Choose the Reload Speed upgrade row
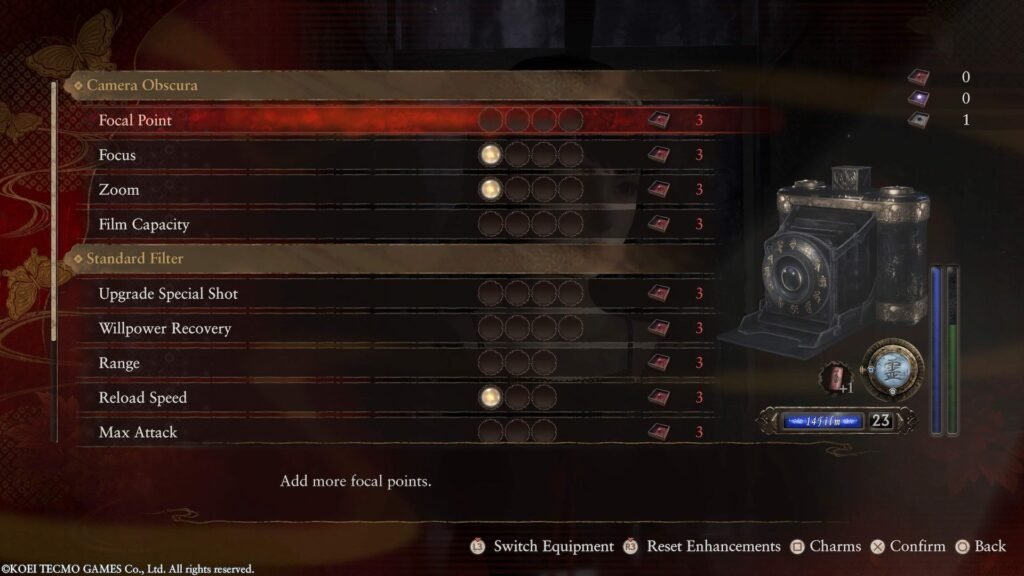 click(143, 398)
